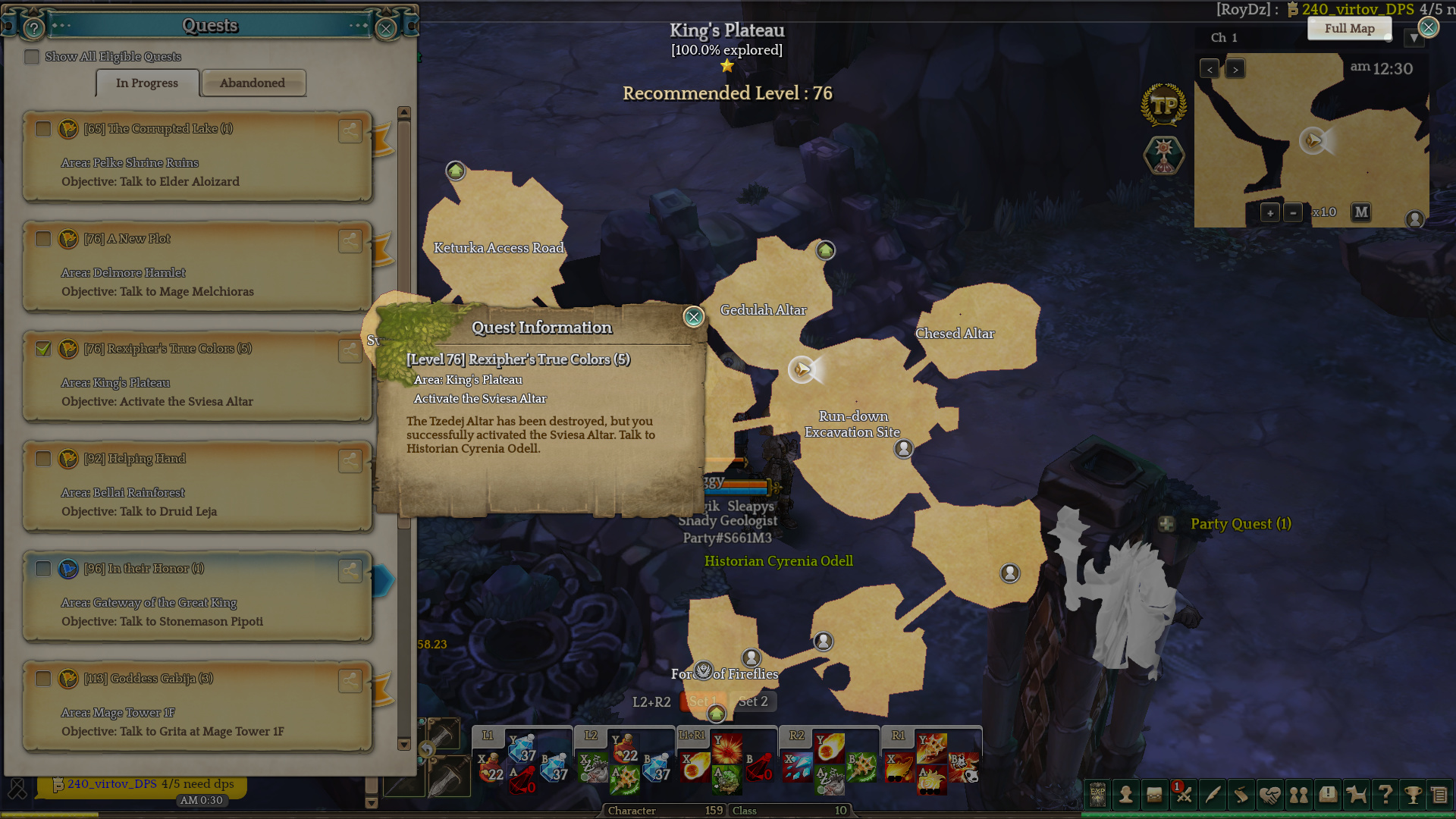
Task: Toggle Show All Eligible Quests checkbox
Action: (32, 57)
